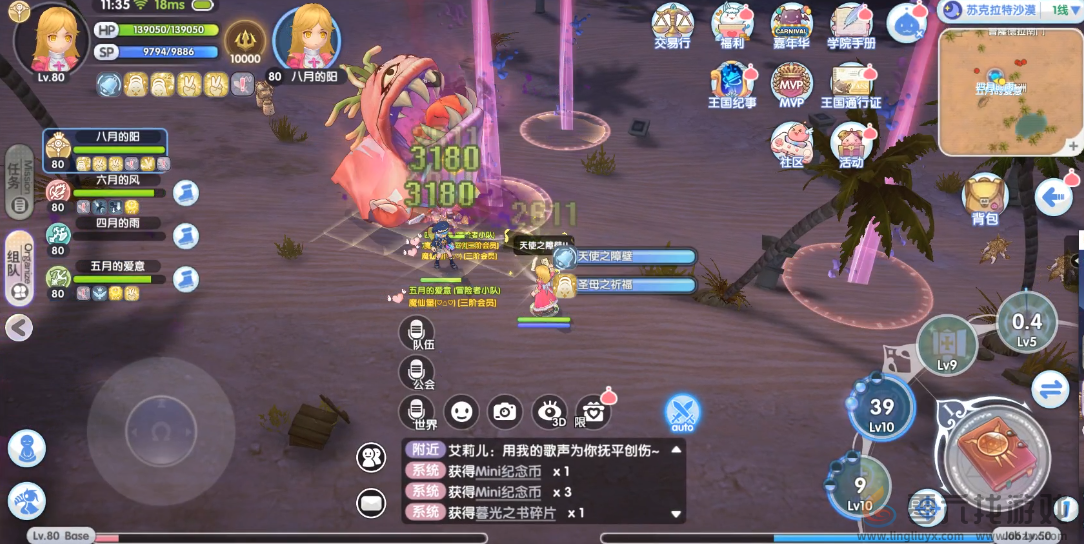Open the 社区 community menu
Image resolution: width=1084 pixels, height=544 pixels.
tap(791, 143)
